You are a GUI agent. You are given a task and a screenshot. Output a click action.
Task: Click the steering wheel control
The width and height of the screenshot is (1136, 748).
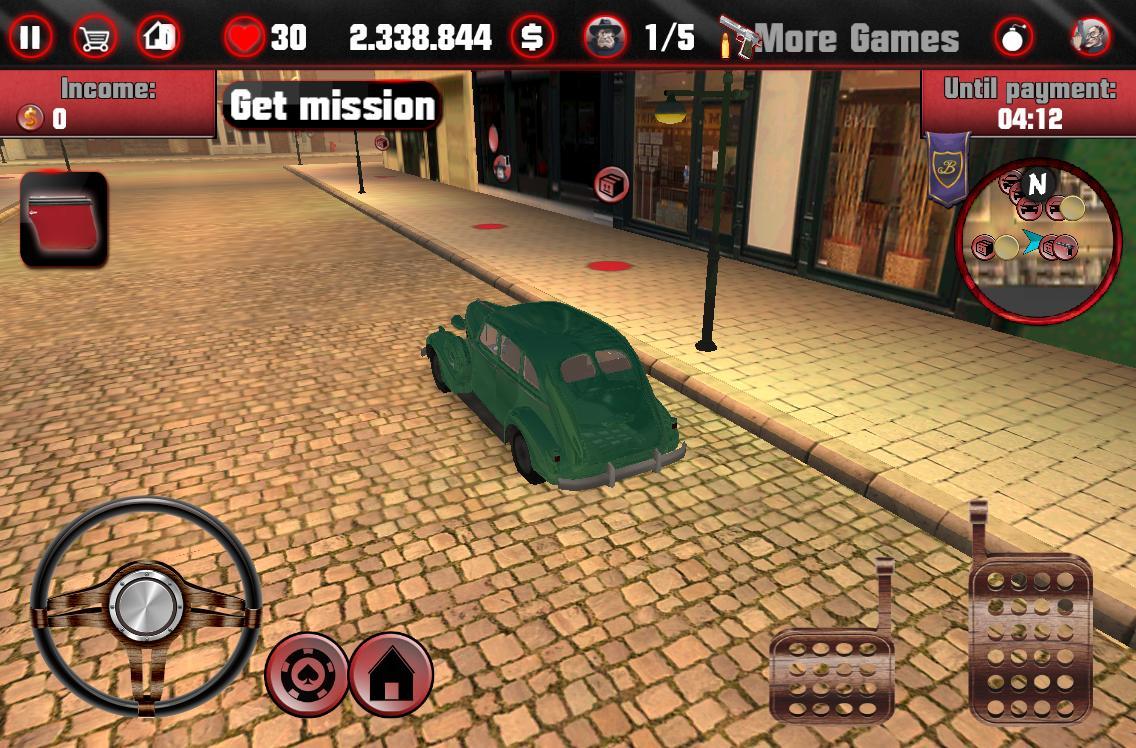[146, 606]
